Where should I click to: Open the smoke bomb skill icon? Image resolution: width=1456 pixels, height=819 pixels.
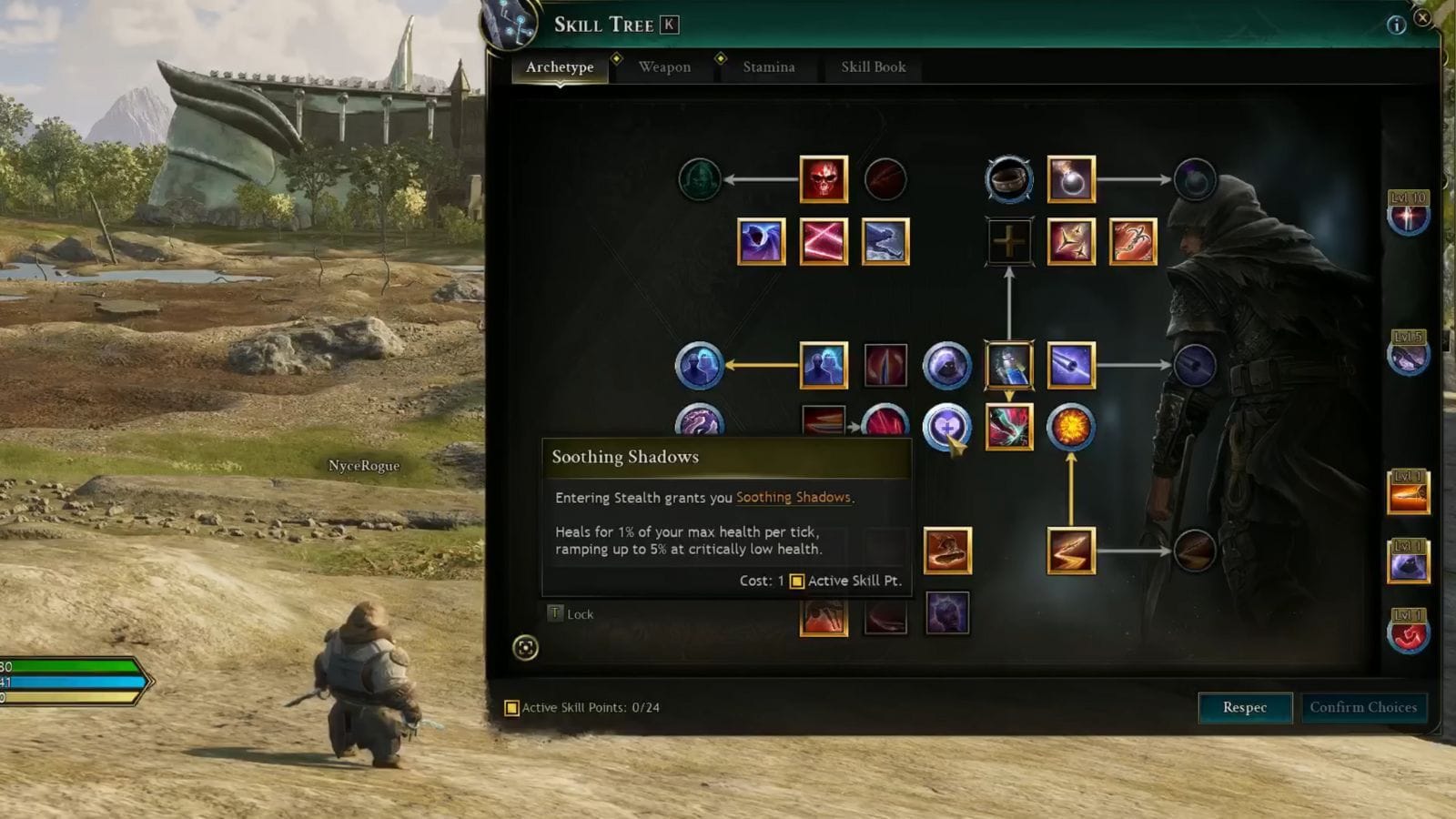click(x=1071, y=179)
